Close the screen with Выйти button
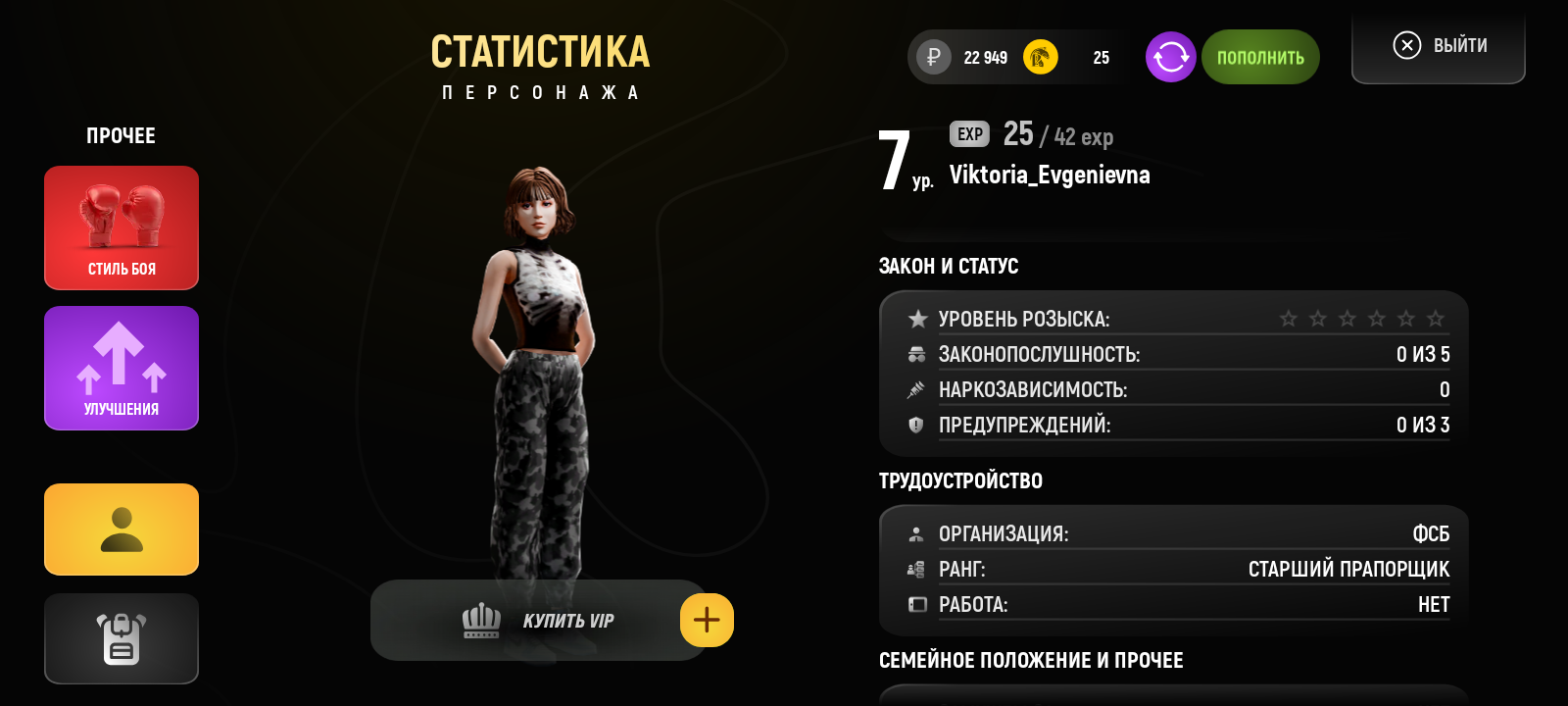 pos(1439,46)
